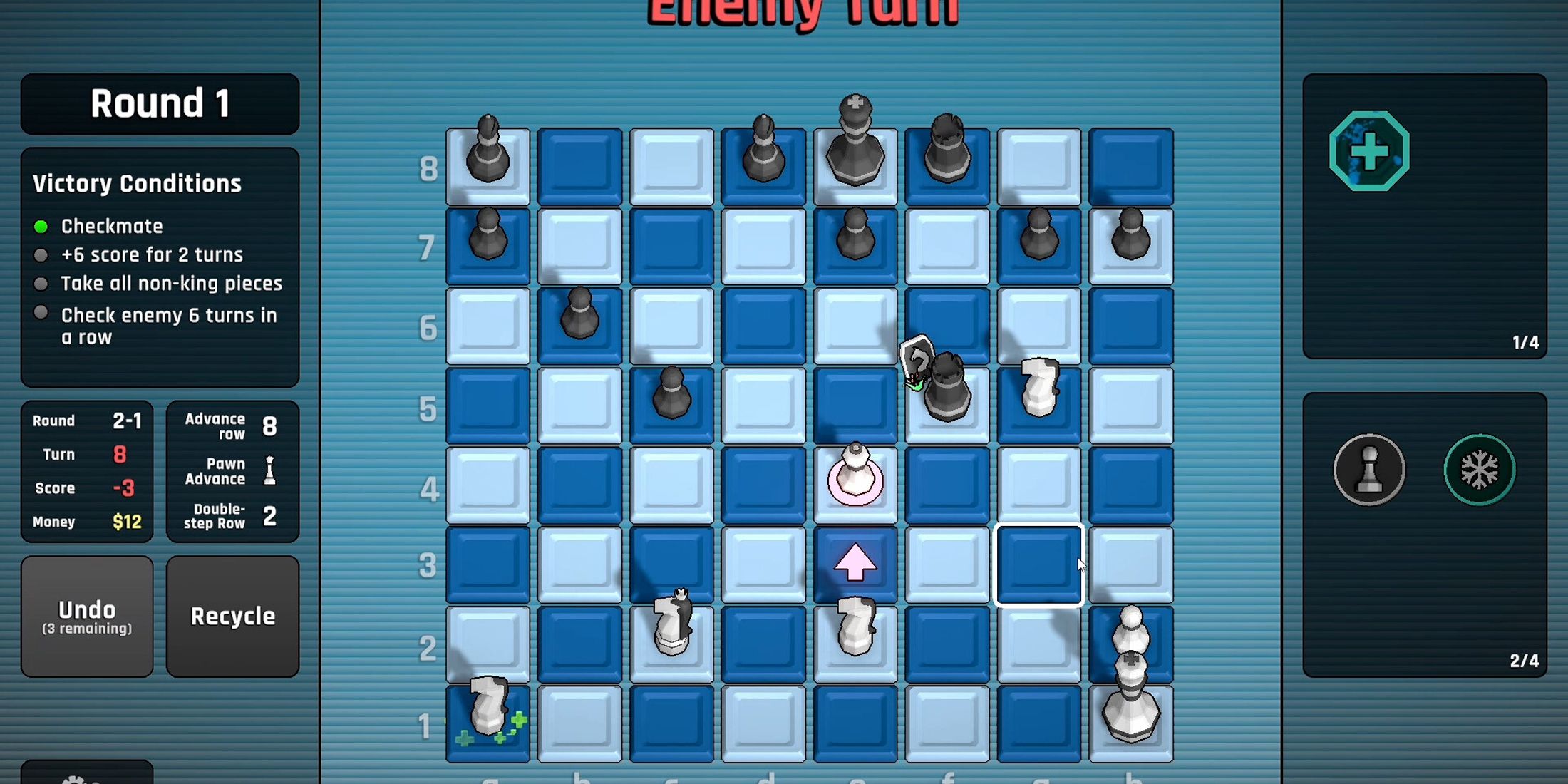This screenshot has width=1568, height=784.
Task: Click the black bishop on a8
Action: [488, 153]
